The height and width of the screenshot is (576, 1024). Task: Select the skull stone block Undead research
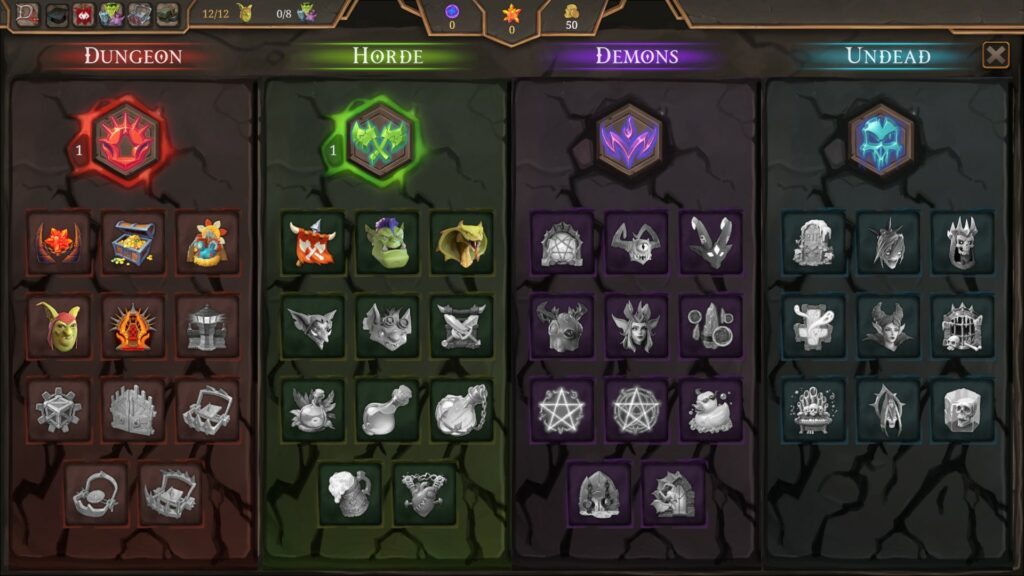click(x=962, y=409)
